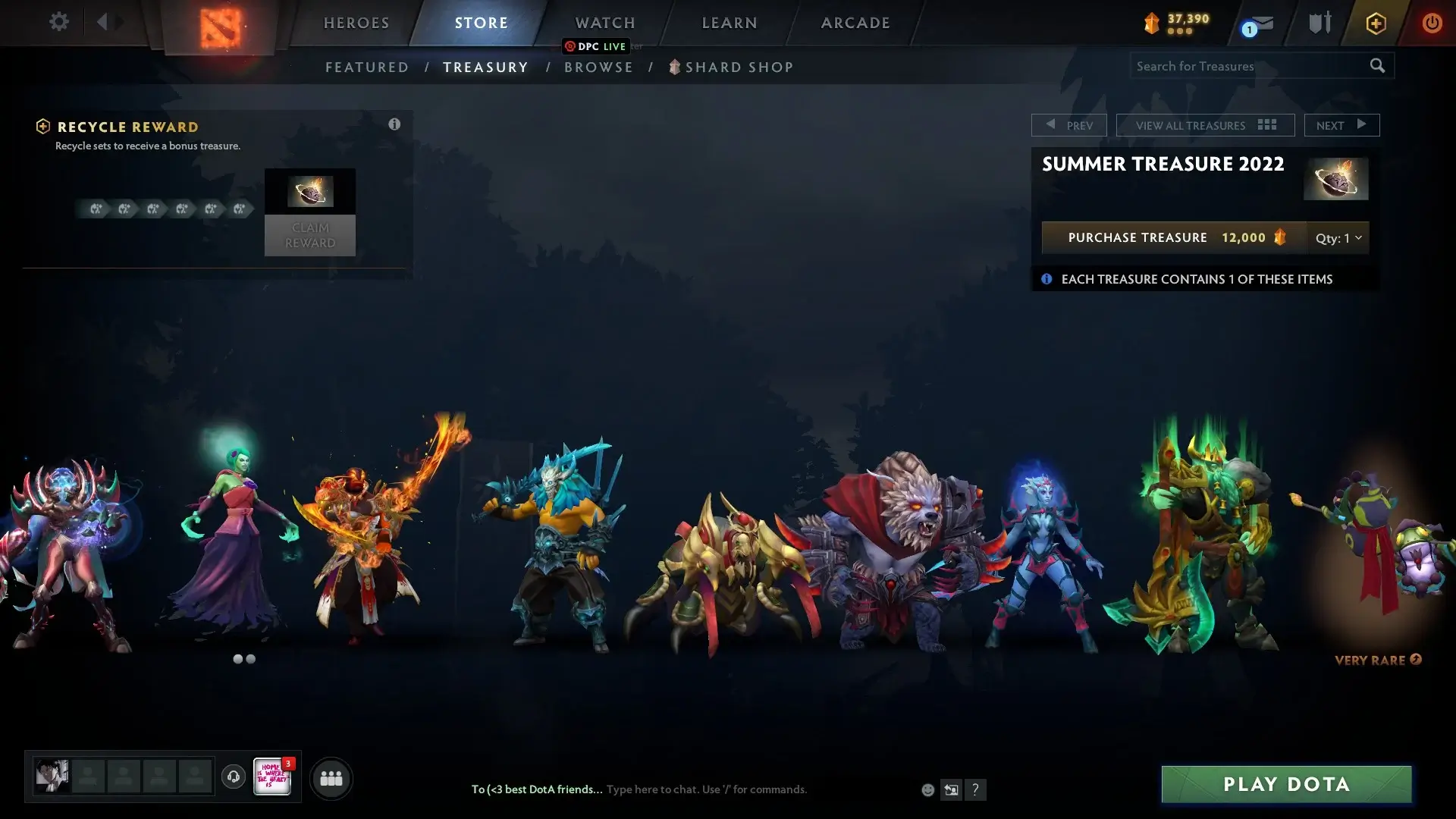Advance to the next treasure

(x=1341, y=125)
